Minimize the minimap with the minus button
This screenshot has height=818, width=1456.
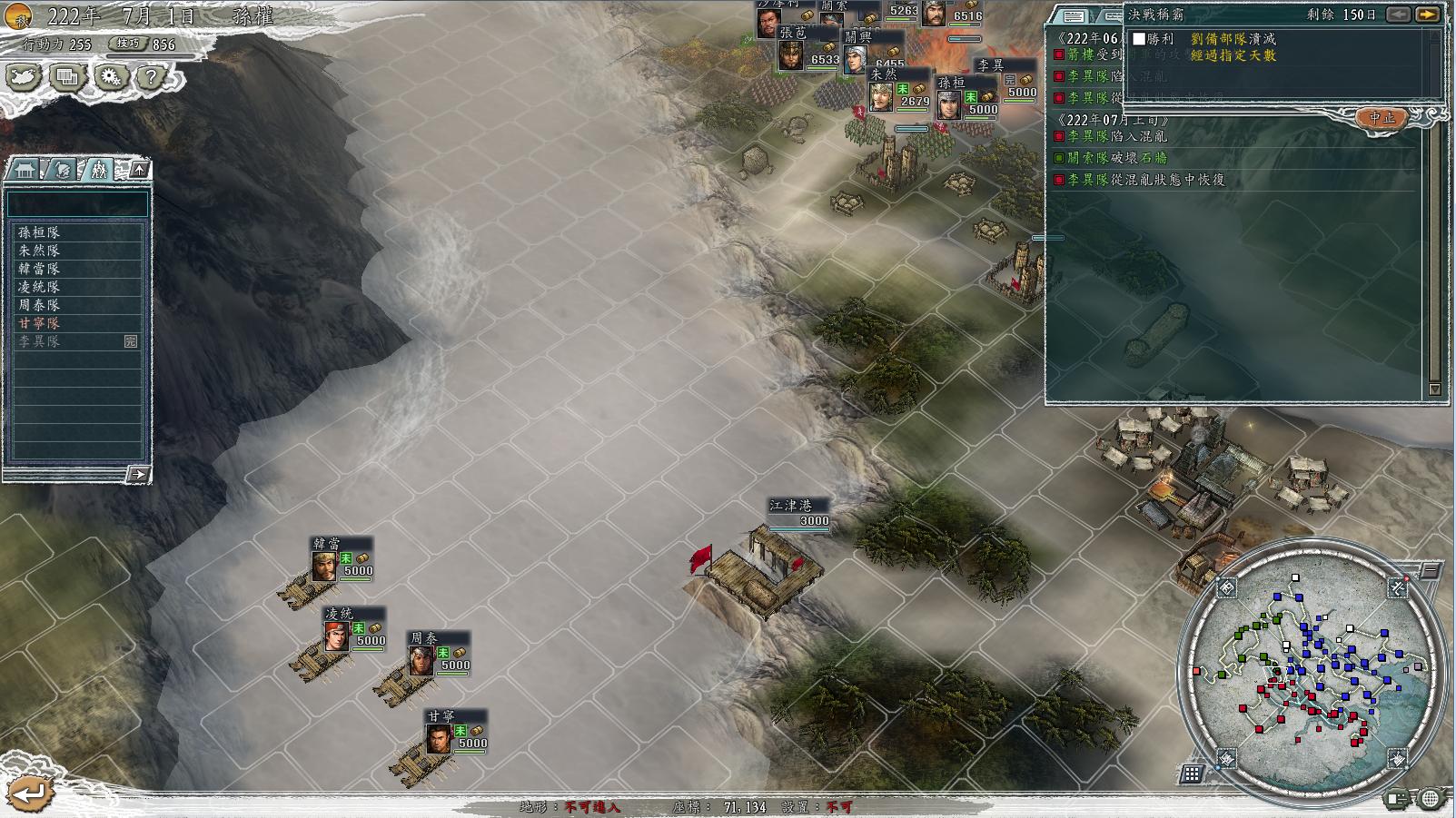click(x=1431, y=571)
